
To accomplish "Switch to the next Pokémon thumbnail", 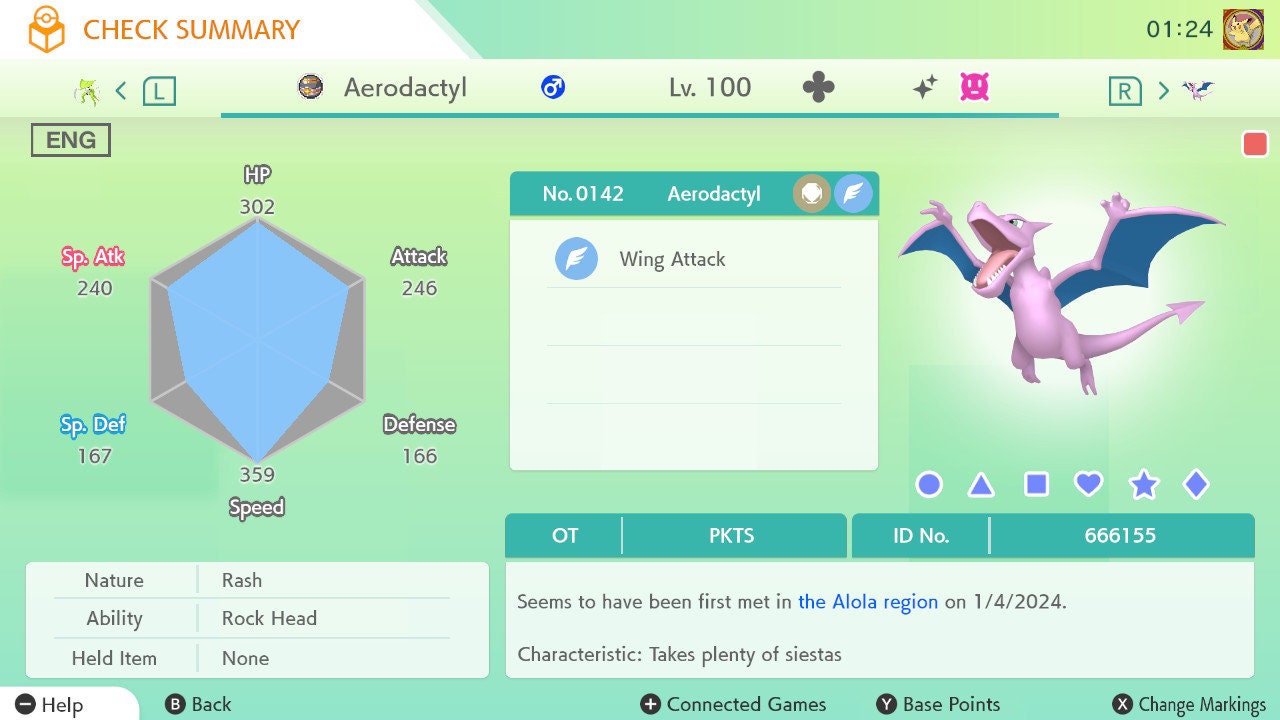I will click(x=1197, y=91).
